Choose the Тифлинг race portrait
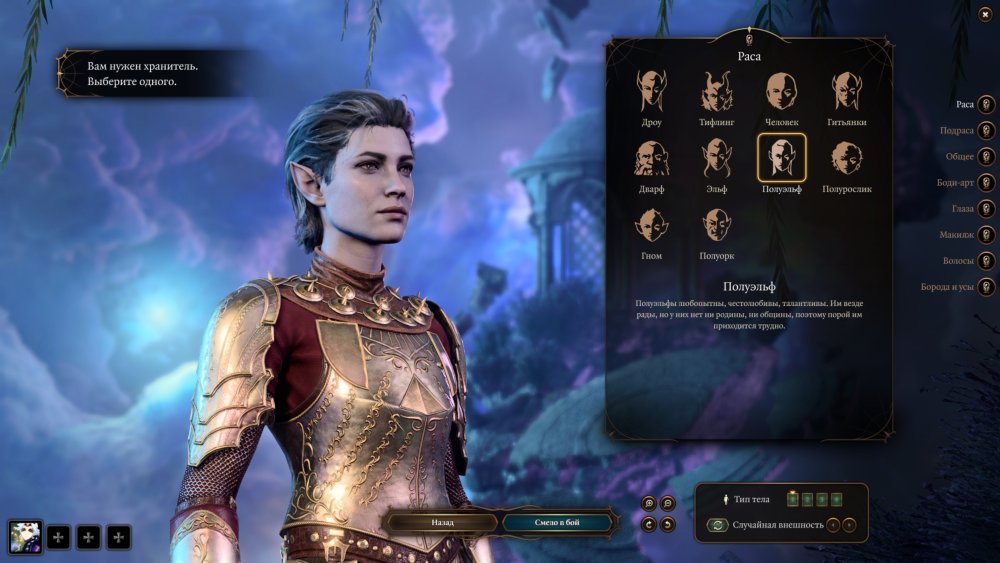This screenshot has height=563, width=1000. click(717, 92)
